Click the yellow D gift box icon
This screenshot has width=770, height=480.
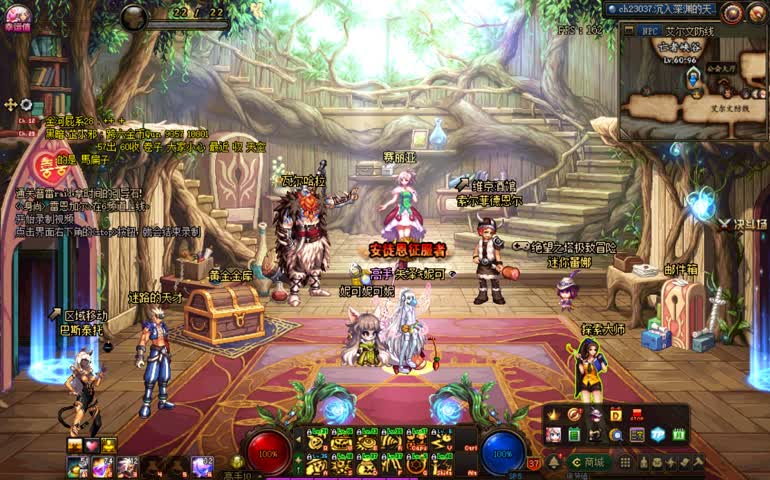tap(616, 414)
